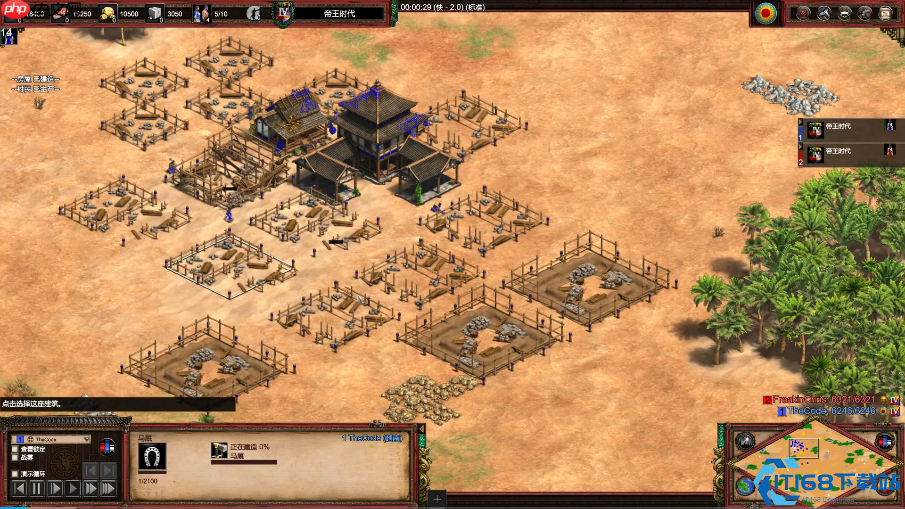The image size is (905, 509).
Task: Fast forward the replay to maximum speed
Action: coord(110,488)
